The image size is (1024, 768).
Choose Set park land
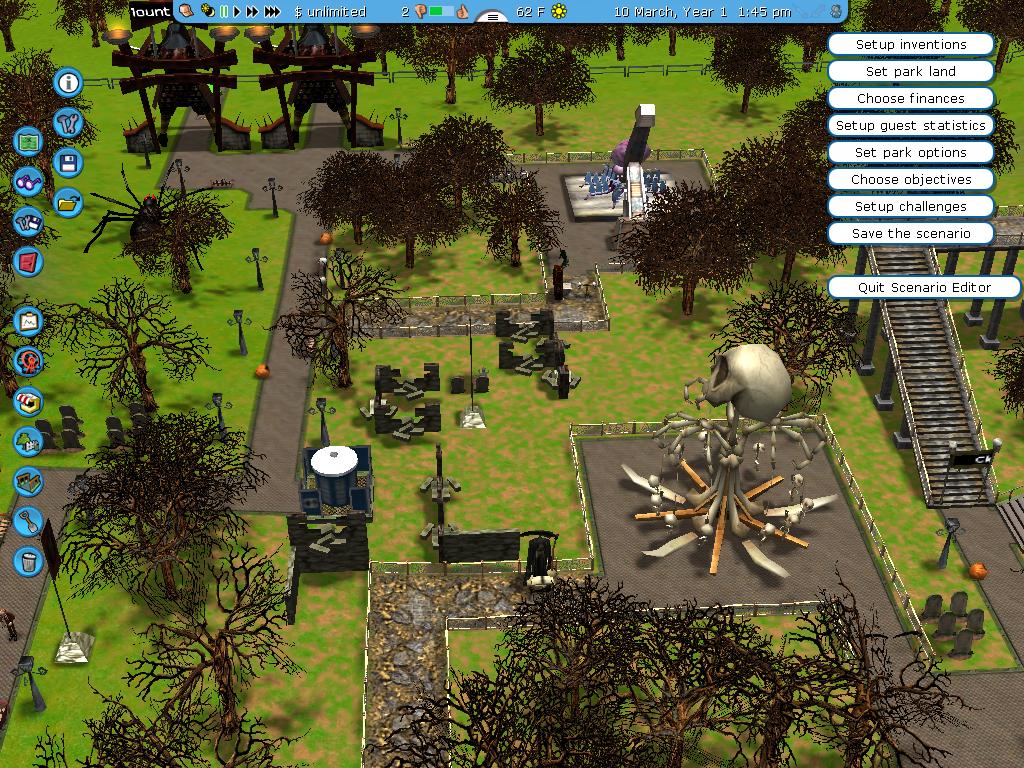pos(910,72)
